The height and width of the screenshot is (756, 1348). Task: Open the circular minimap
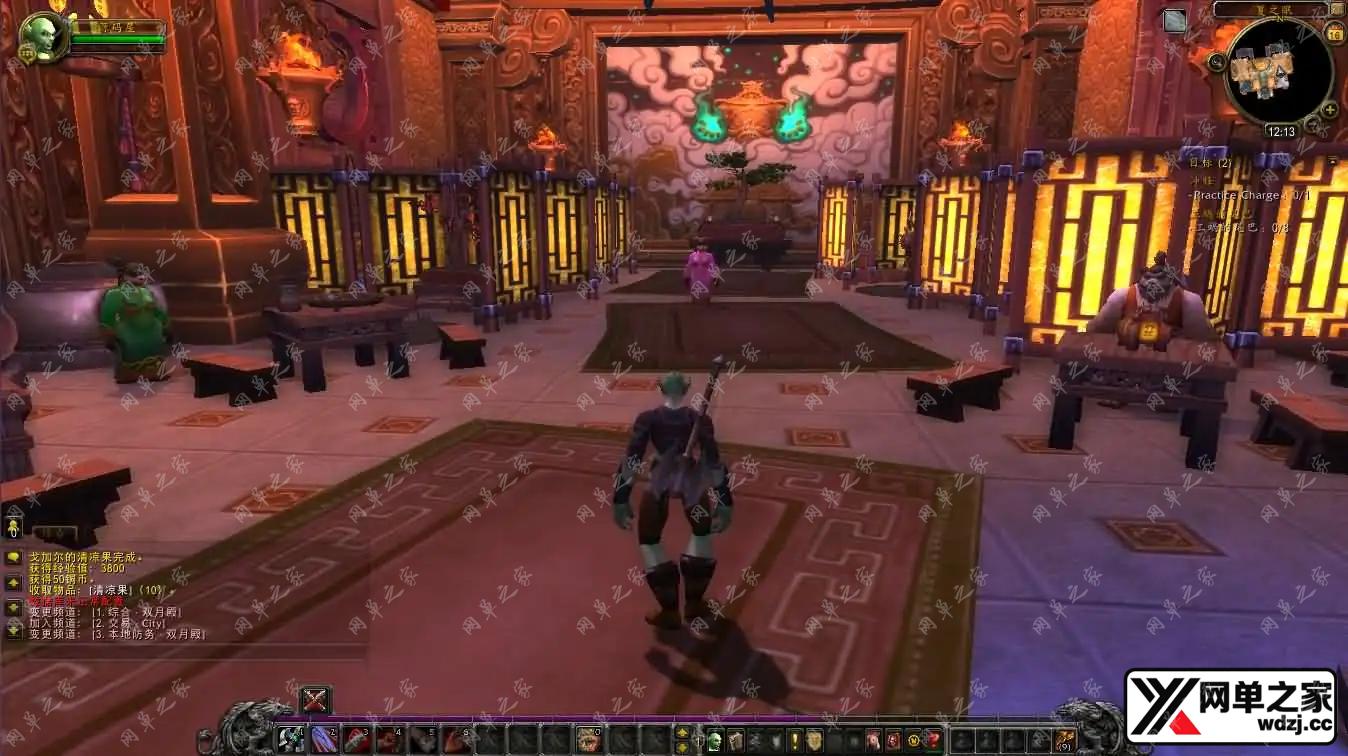coord(1279,72)
